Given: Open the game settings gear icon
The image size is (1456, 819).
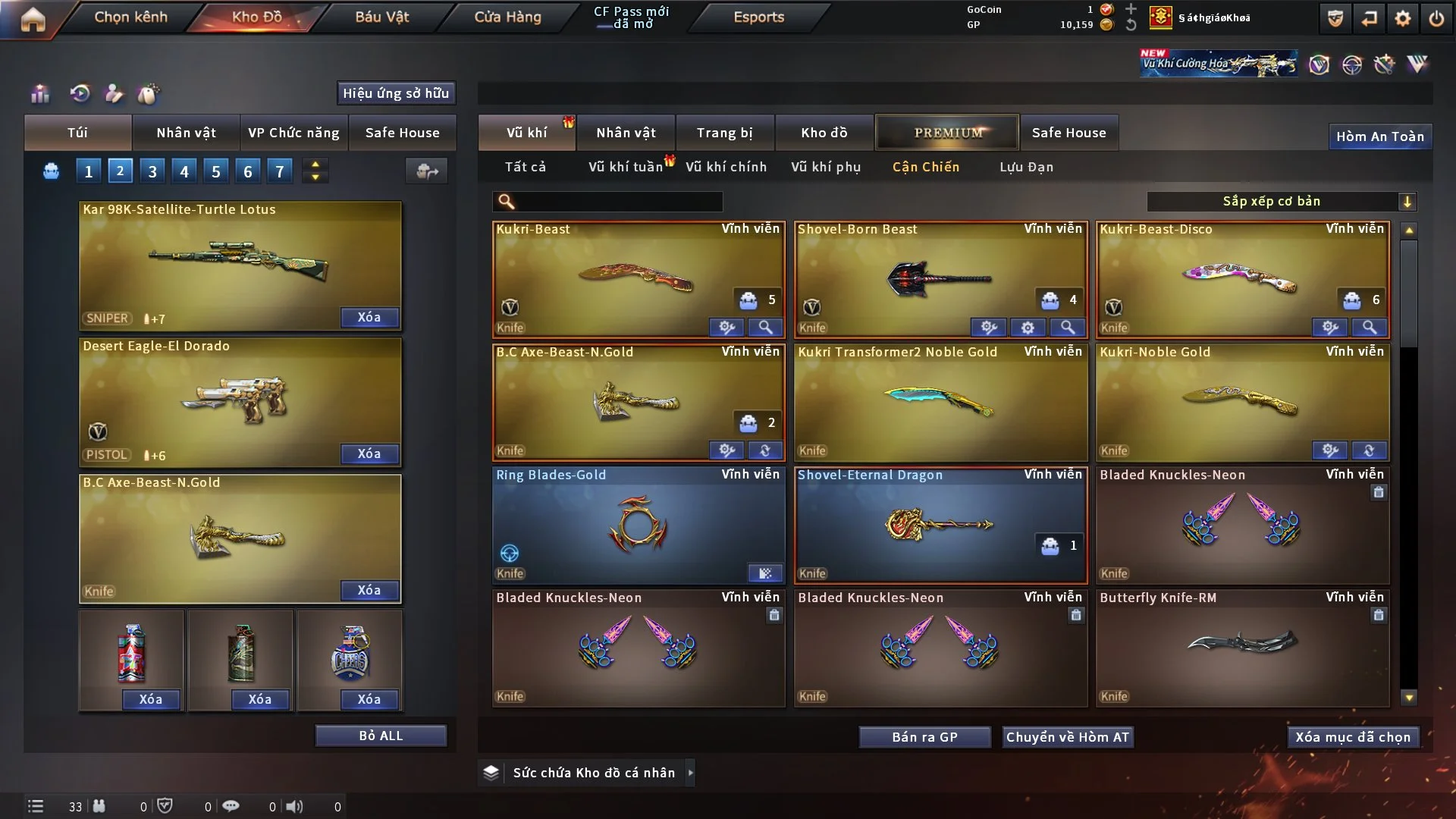Looking at the screenshot, I should [x=1404, y=17].
